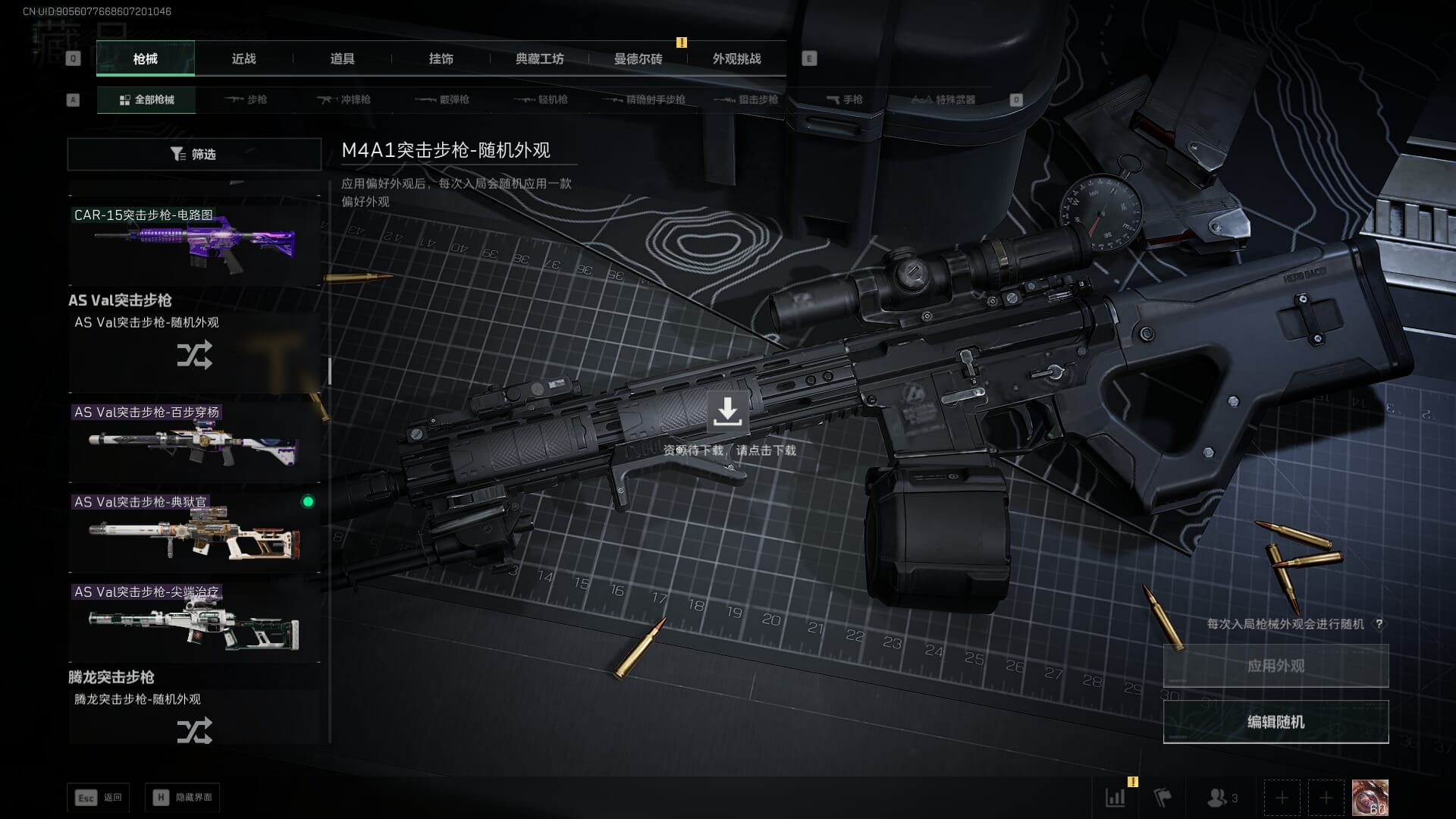Switch to the 枪械 firearms tab
The height and width of the screenshot is (819, 1456).
tap(146, 58)
